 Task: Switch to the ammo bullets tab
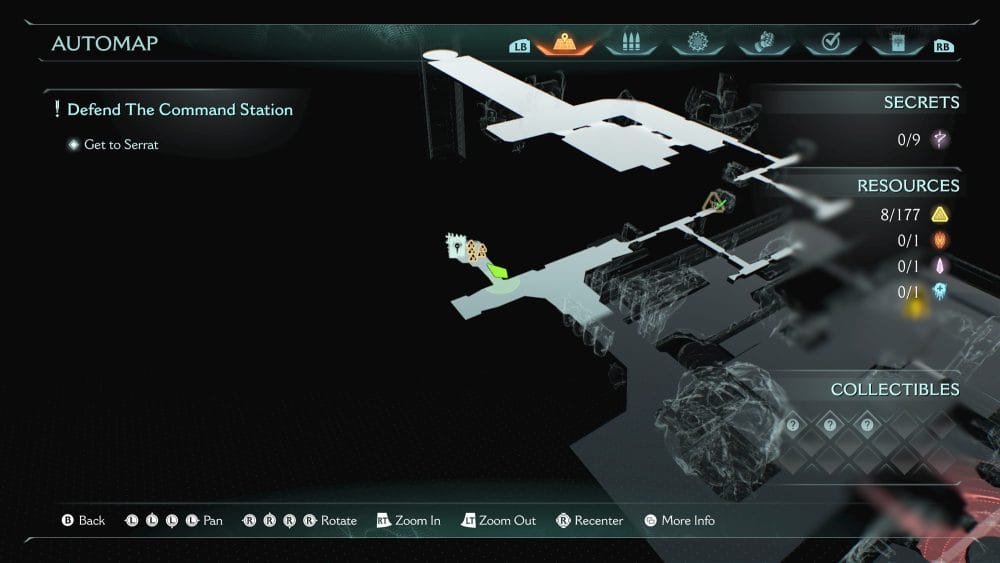(x=631, y=43)
